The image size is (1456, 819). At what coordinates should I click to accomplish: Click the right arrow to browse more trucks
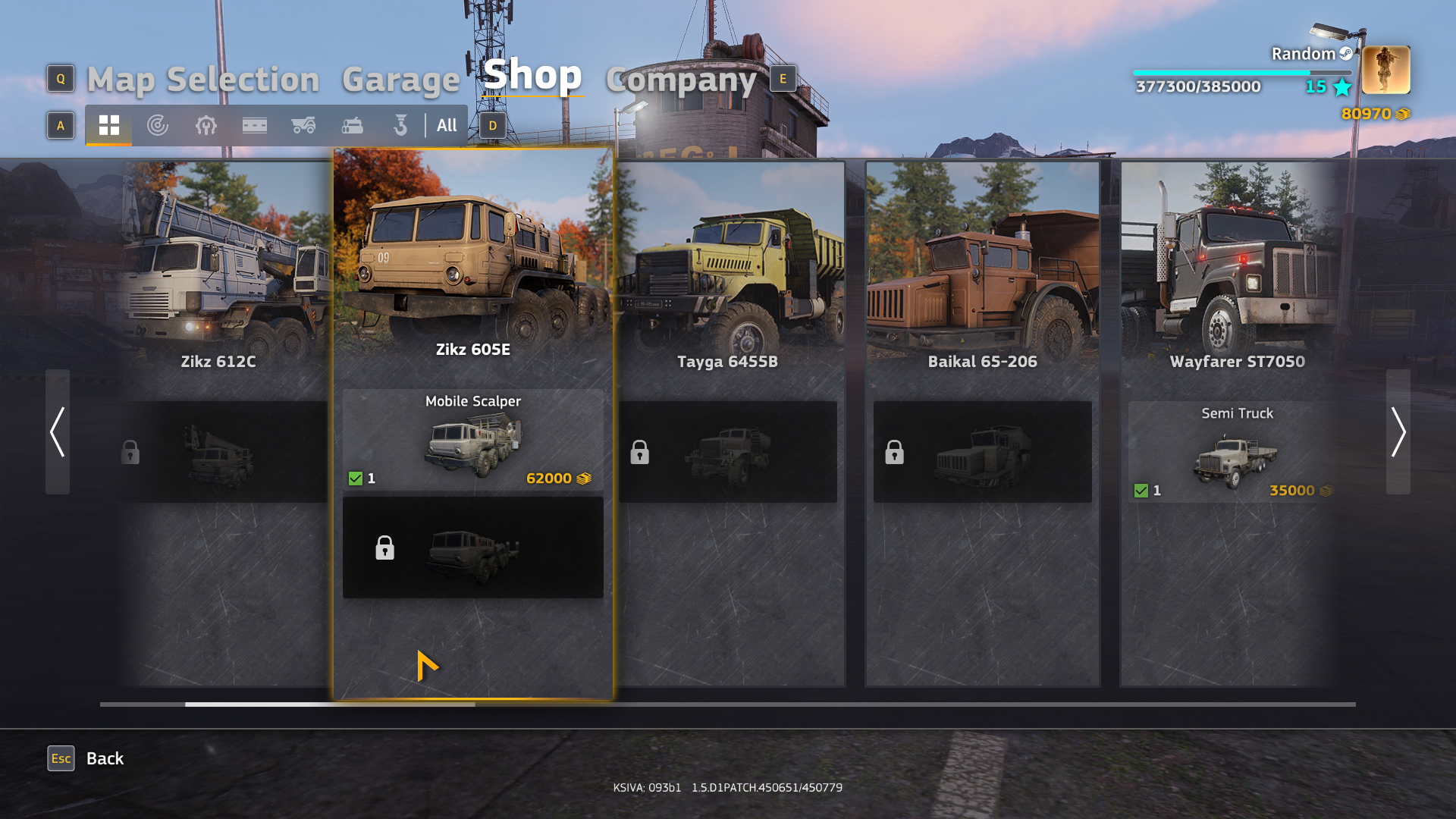coord(1400,432)
